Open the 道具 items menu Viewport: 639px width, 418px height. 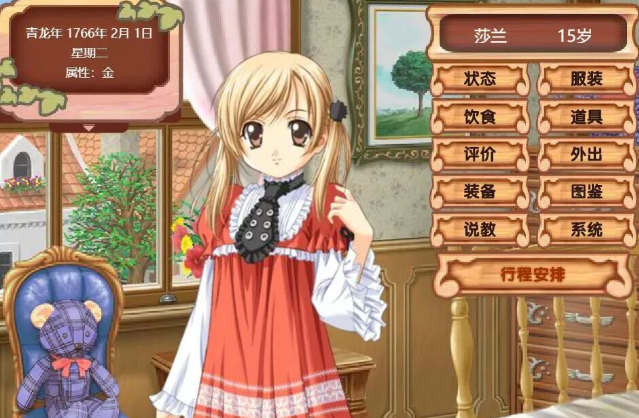point(587,117)
